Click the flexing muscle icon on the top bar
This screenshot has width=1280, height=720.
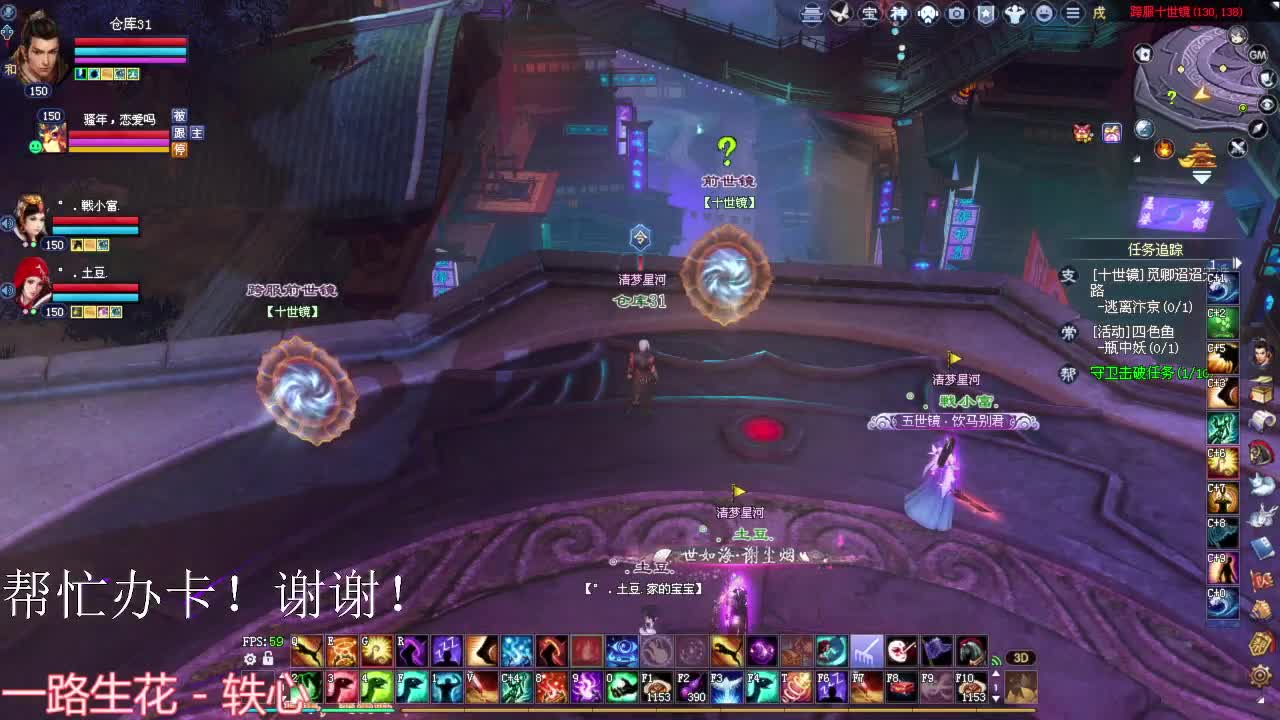(1017, 14)
